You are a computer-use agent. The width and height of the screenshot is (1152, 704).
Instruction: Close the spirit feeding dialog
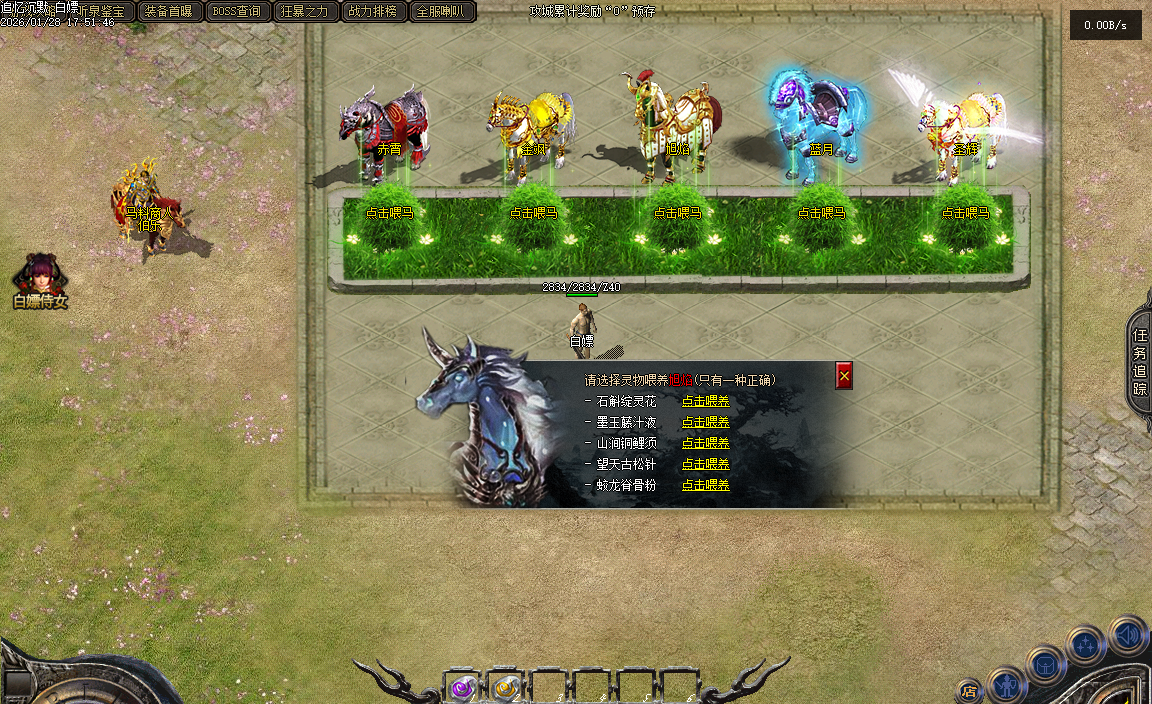pos(844,375)
